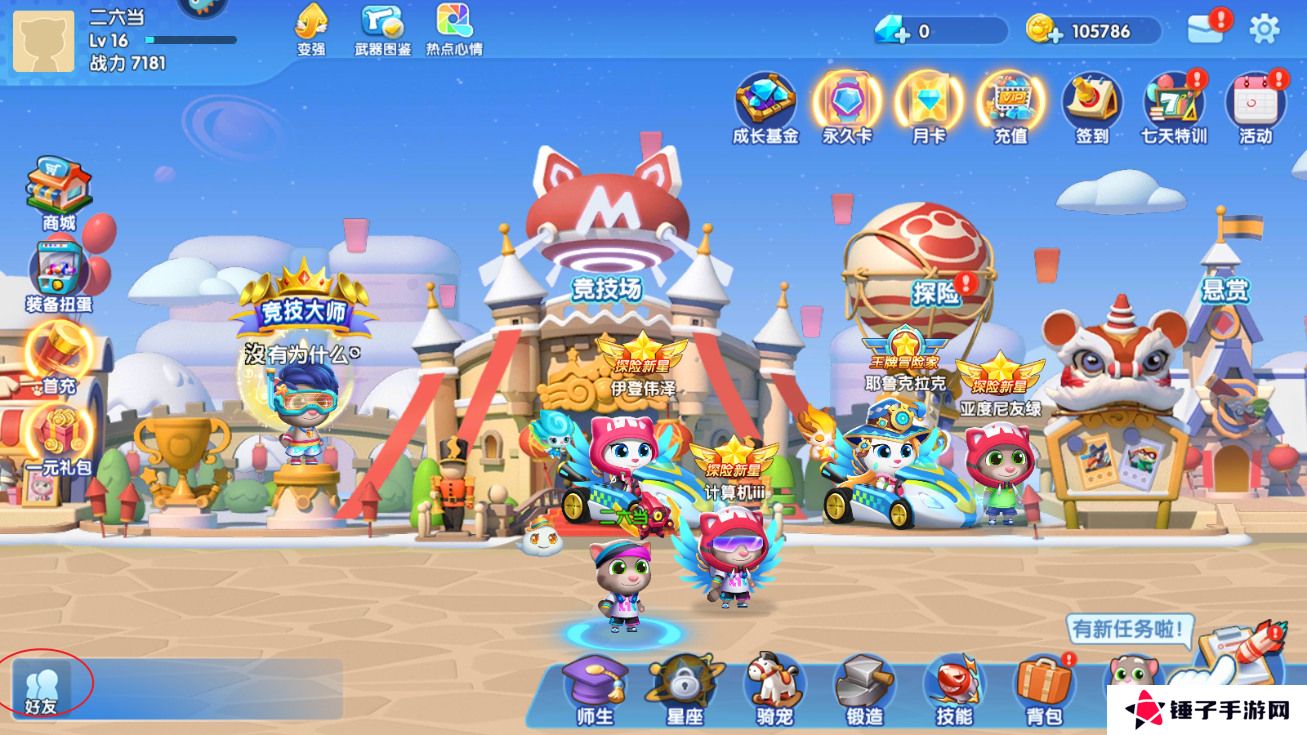Open the 锻造 forging menu
Image resolution: width=1307 pixels, height=735 pixels.
(x=864, y=689)
